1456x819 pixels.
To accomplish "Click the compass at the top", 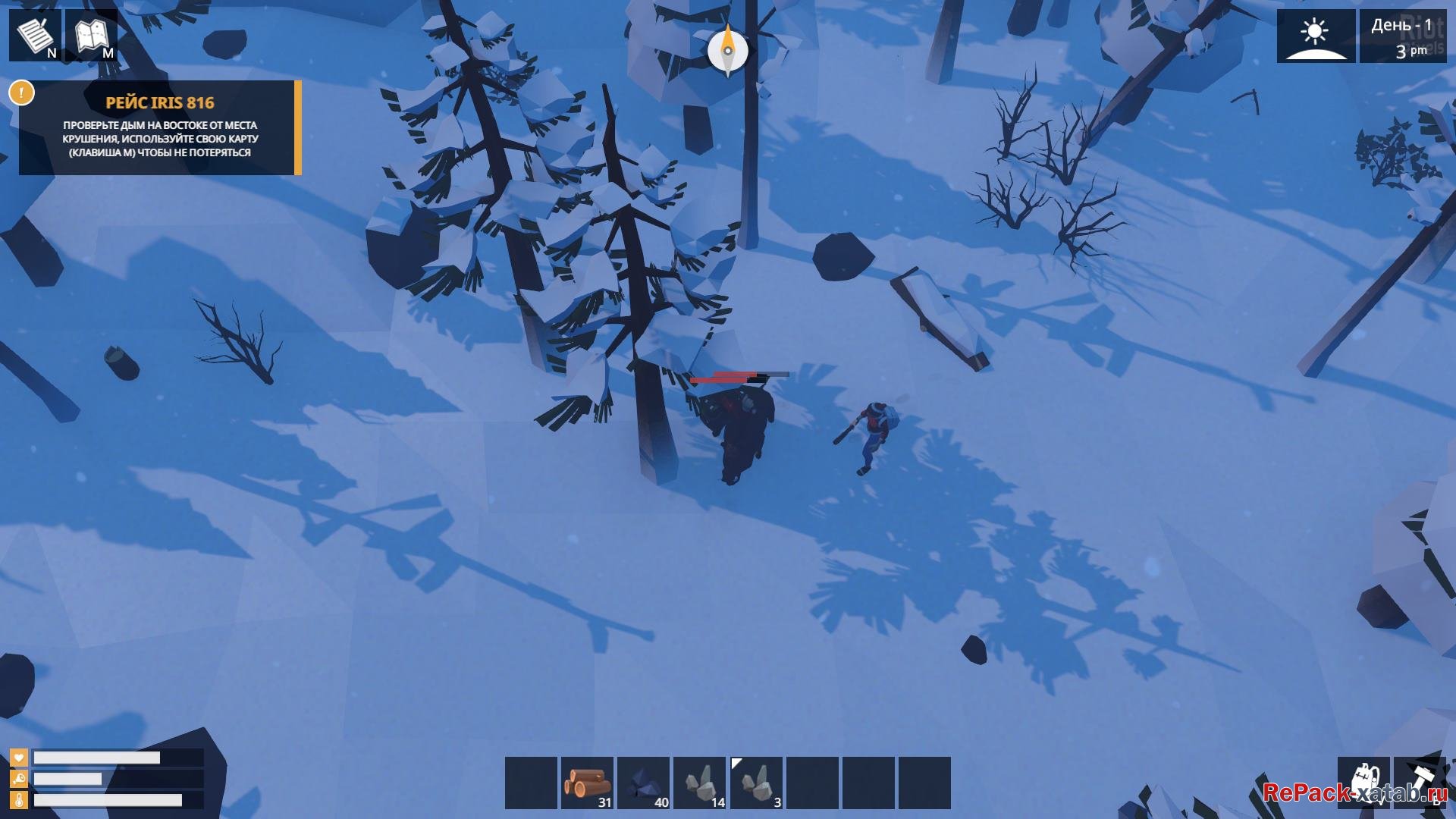I will 727,51.
